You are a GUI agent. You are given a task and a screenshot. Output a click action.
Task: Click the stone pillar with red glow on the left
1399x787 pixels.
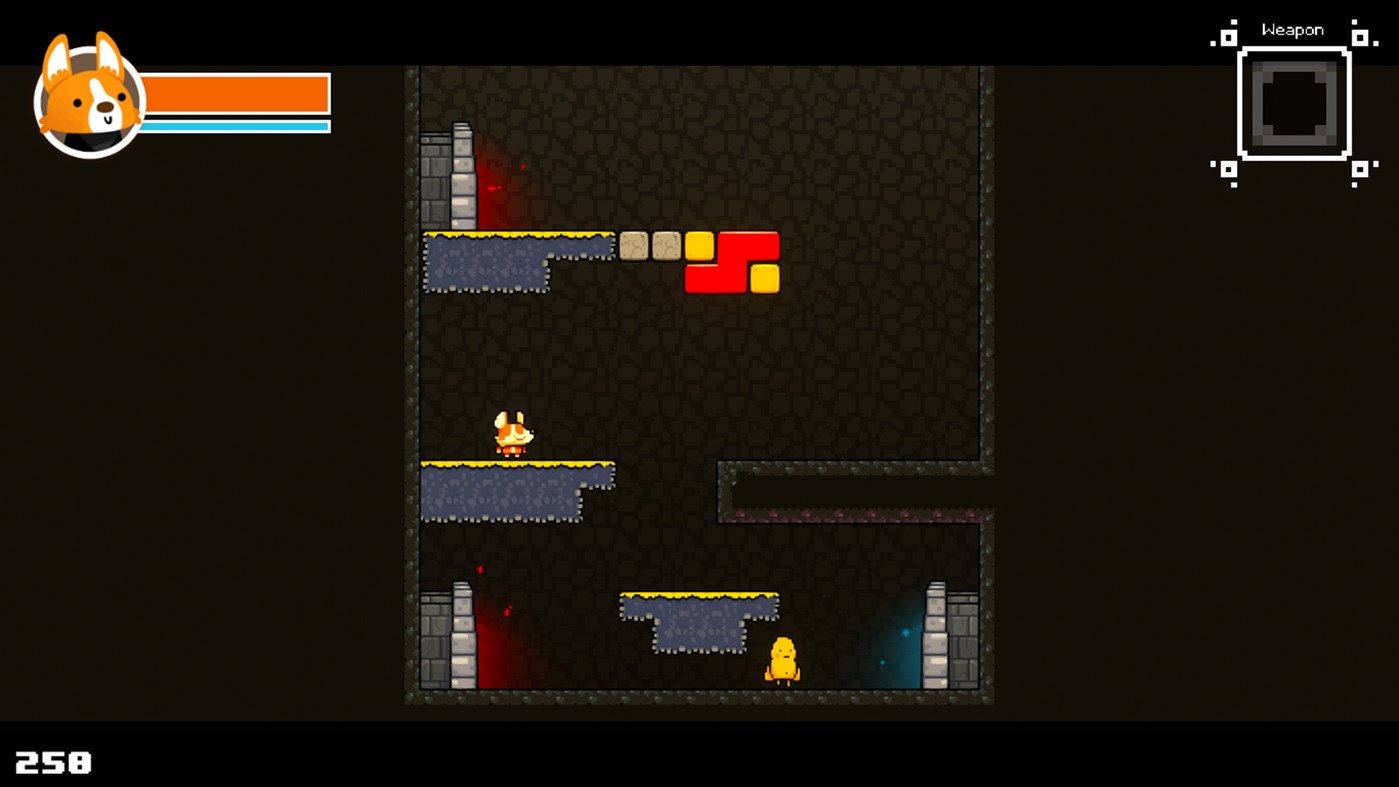click(461, 635)
